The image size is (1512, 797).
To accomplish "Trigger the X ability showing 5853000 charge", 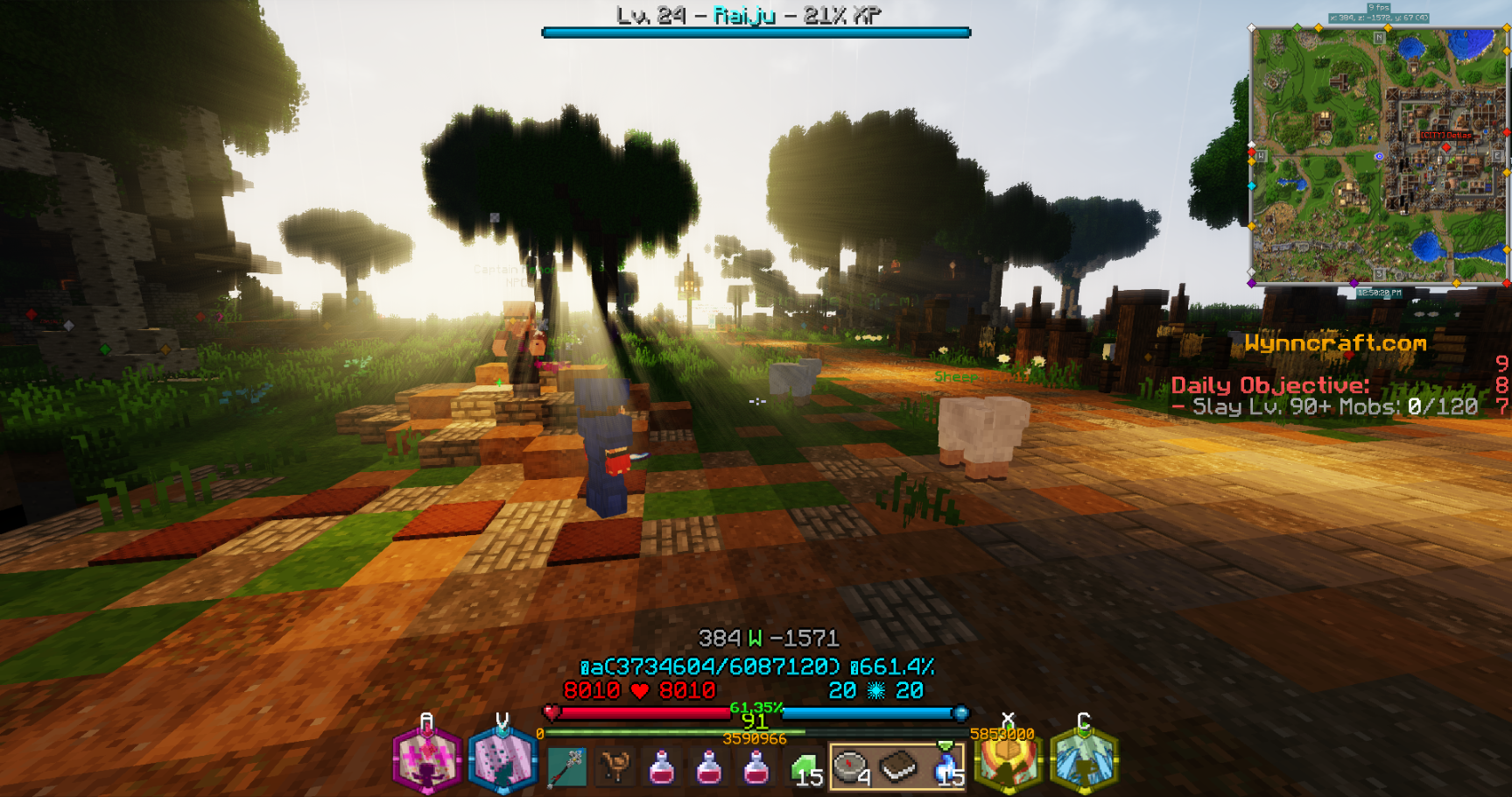I will click(x=1009, y=762).
